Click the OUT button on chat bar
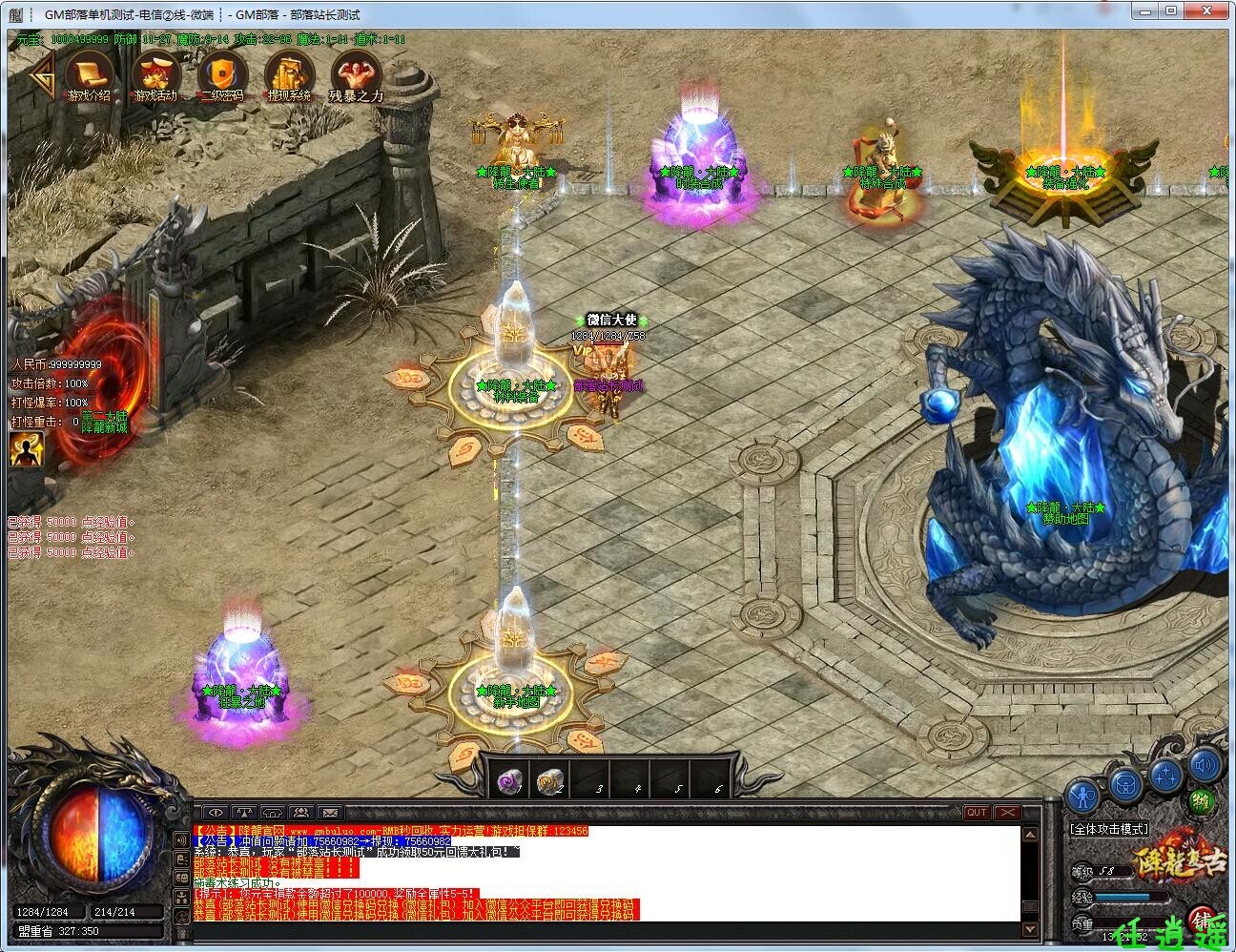 (x=976, y=813)
